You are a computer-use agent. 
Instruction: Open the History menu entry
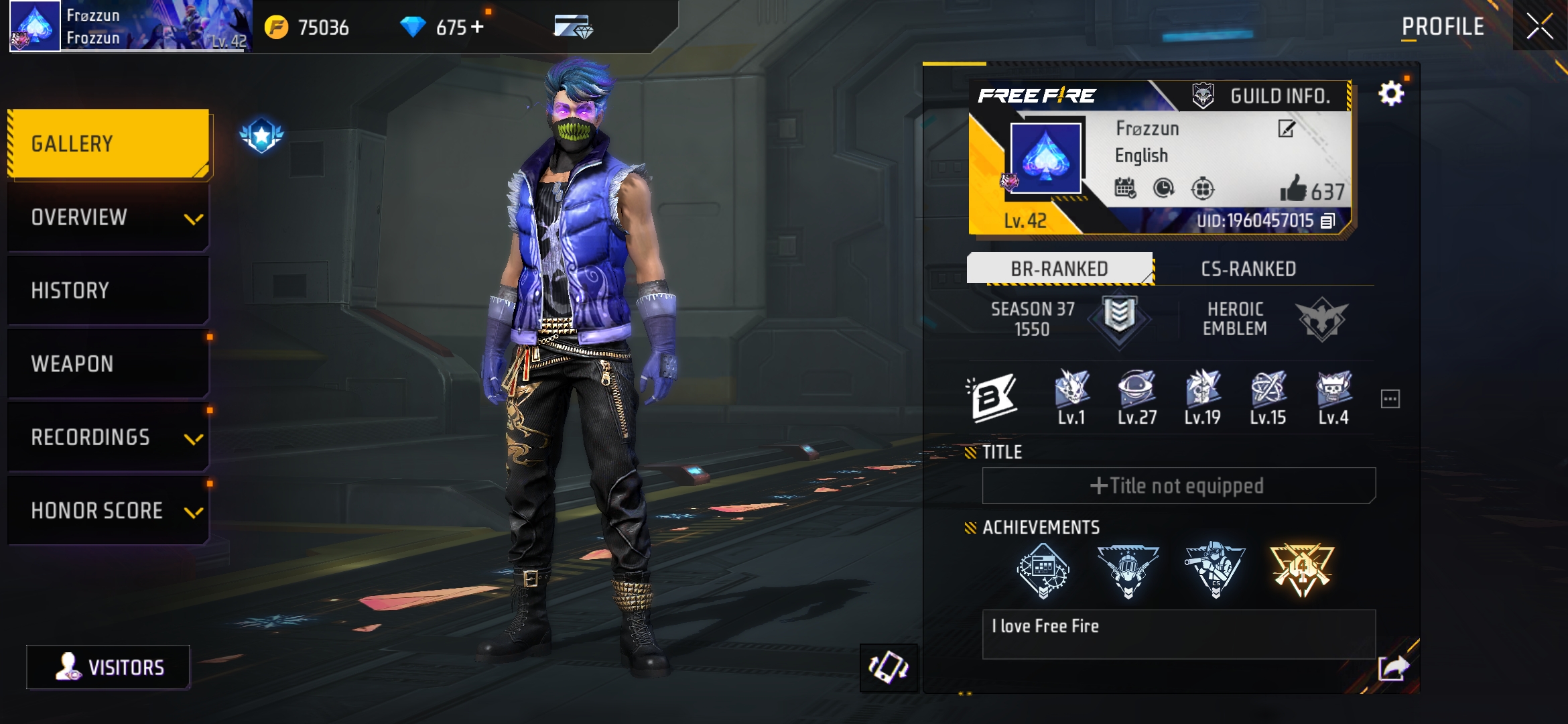109,291
